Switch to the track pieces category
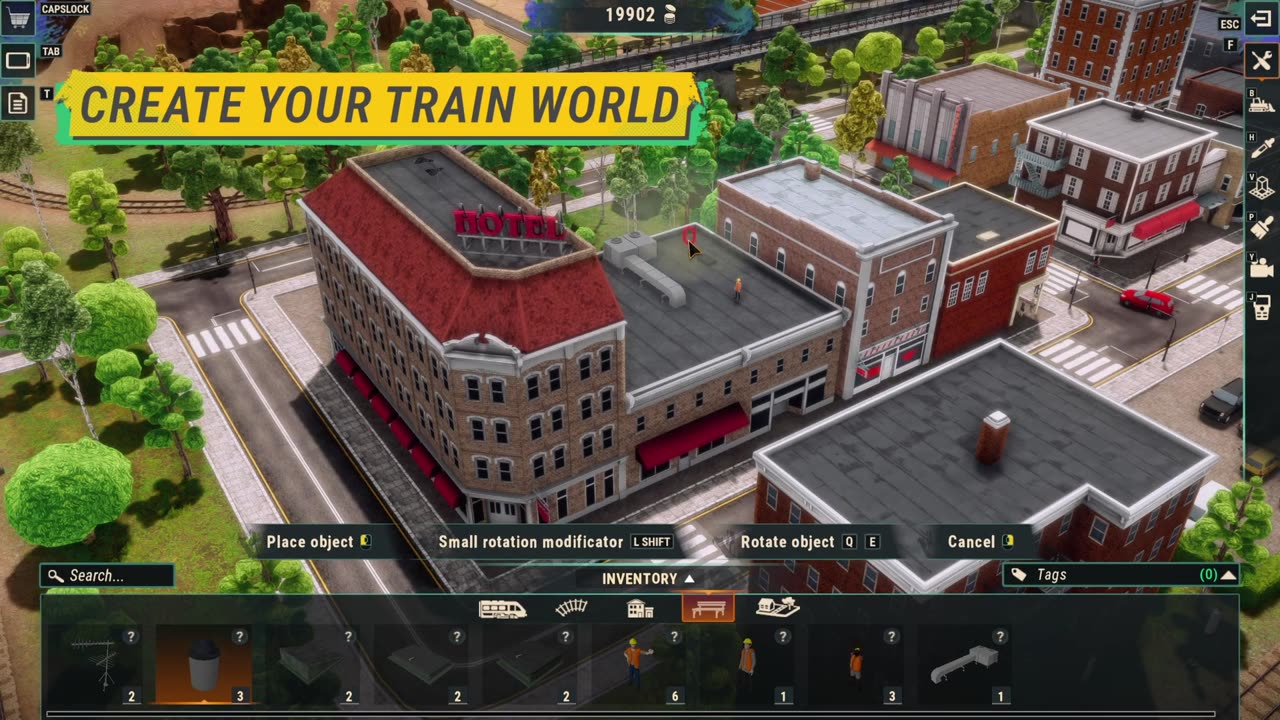This screenshot has height=720, width=1280. 572,608
